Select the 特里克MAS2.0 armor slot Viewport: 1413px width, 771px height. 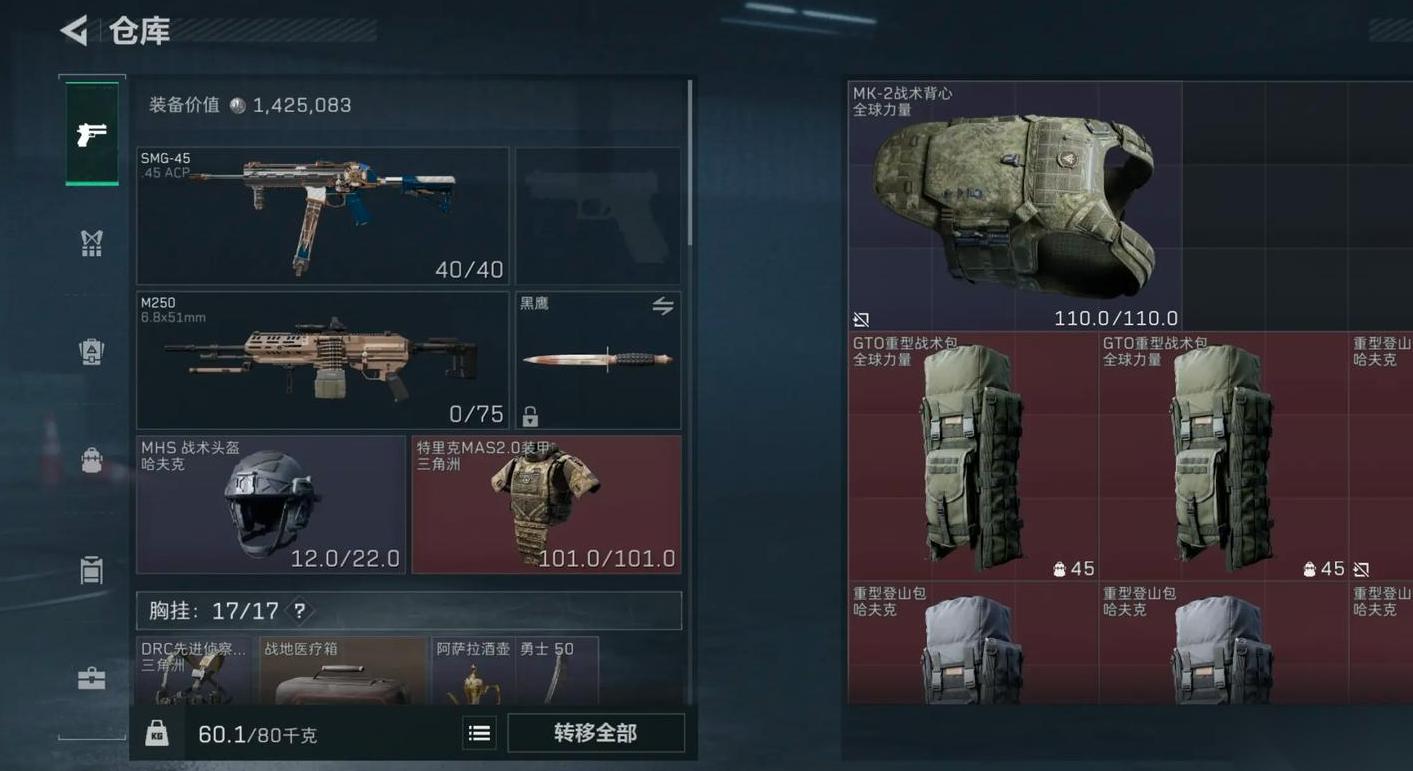click(546, 504)
